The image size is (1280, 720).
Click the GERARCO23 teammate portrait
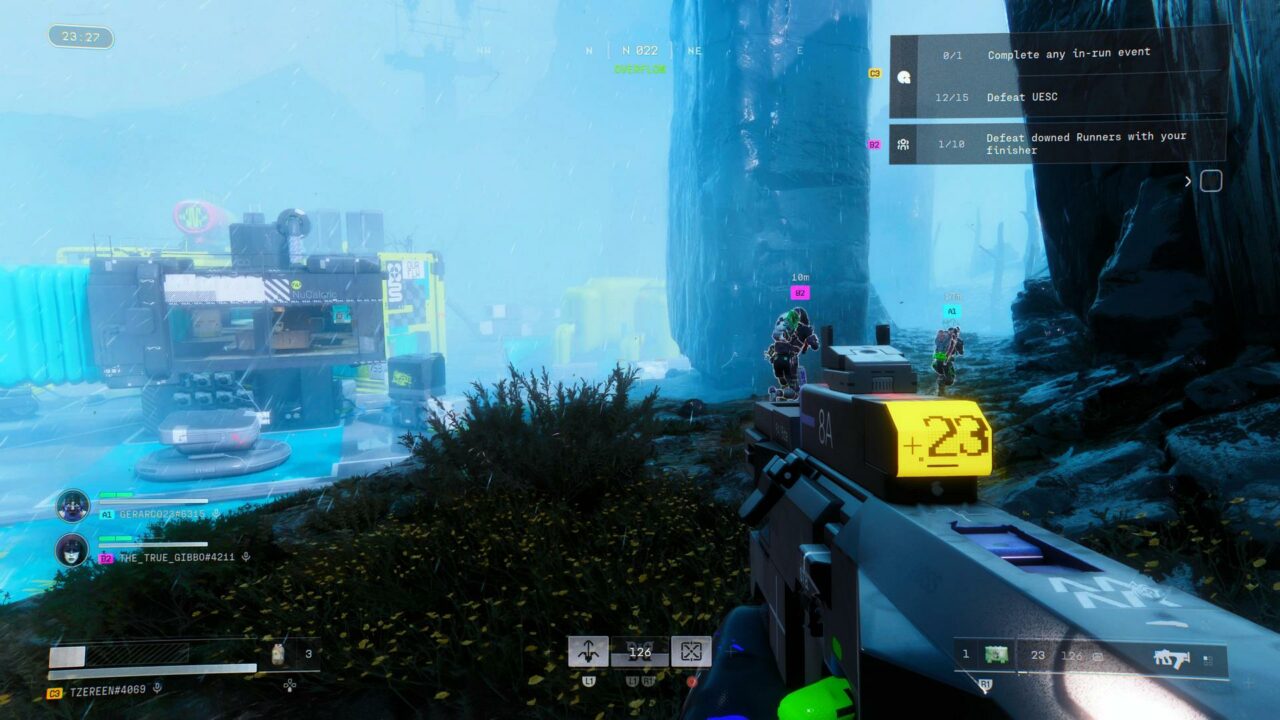point(72,505)
